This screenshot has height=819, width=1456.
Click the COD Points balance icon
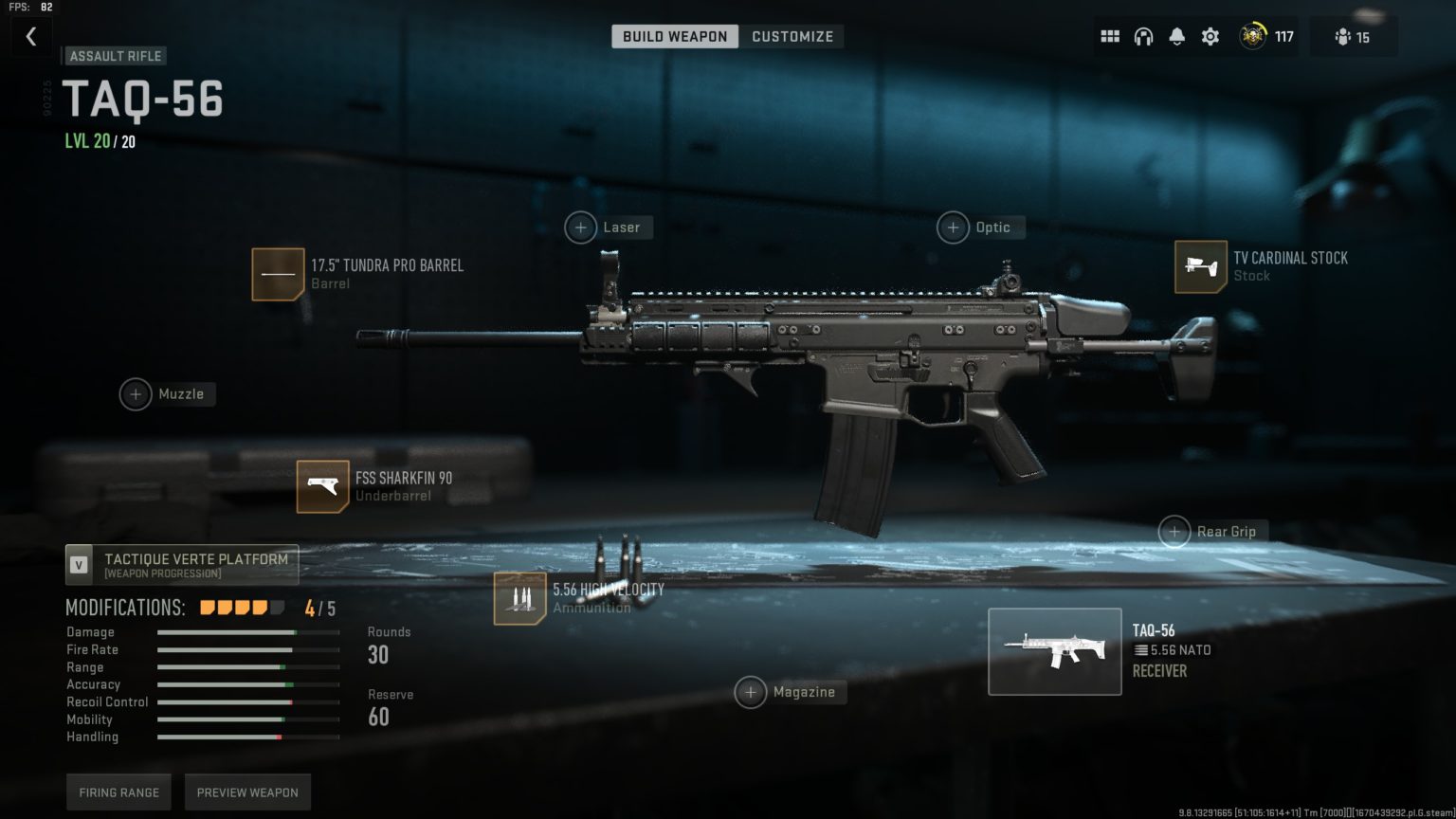coord(1253,36)
